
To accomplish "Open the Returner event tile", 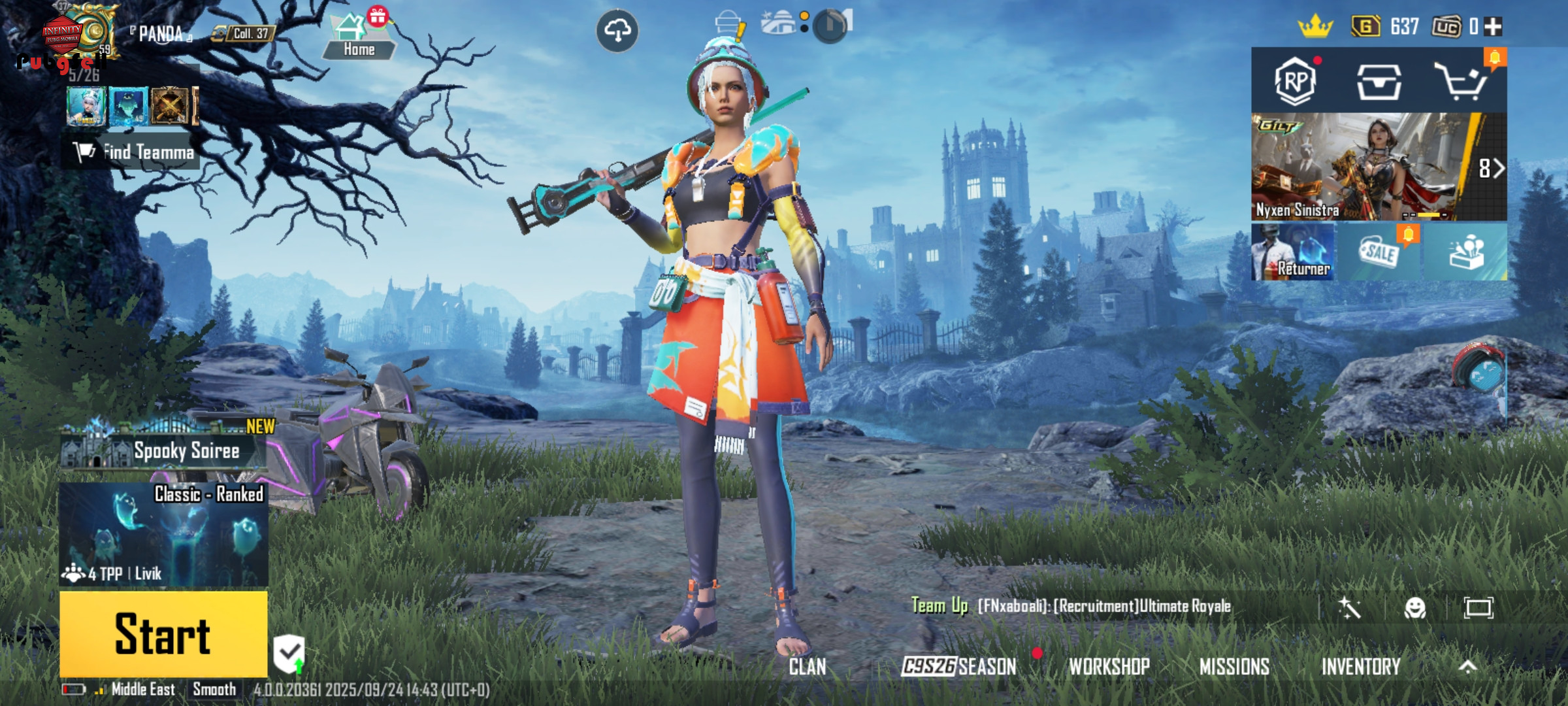I will coord(1292,253).
